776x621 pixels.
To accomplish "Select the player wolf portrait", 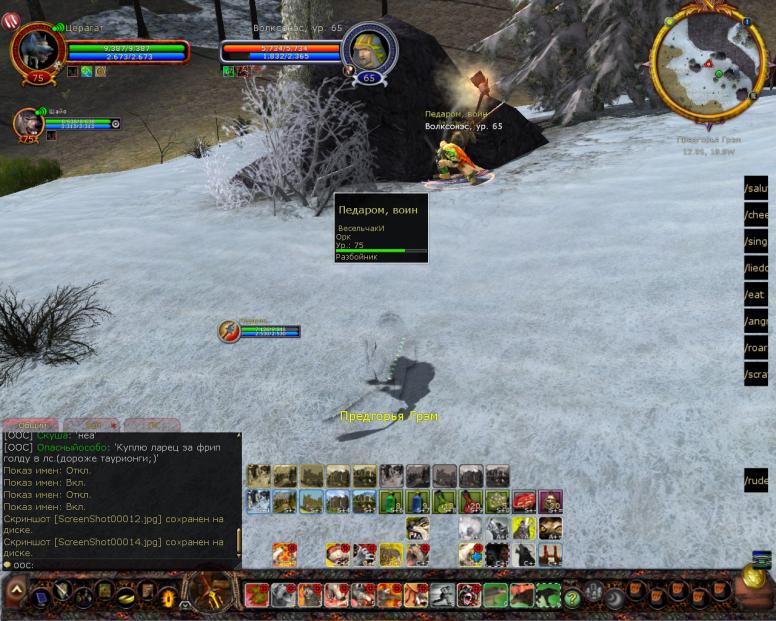I will (x=39, y=51).
